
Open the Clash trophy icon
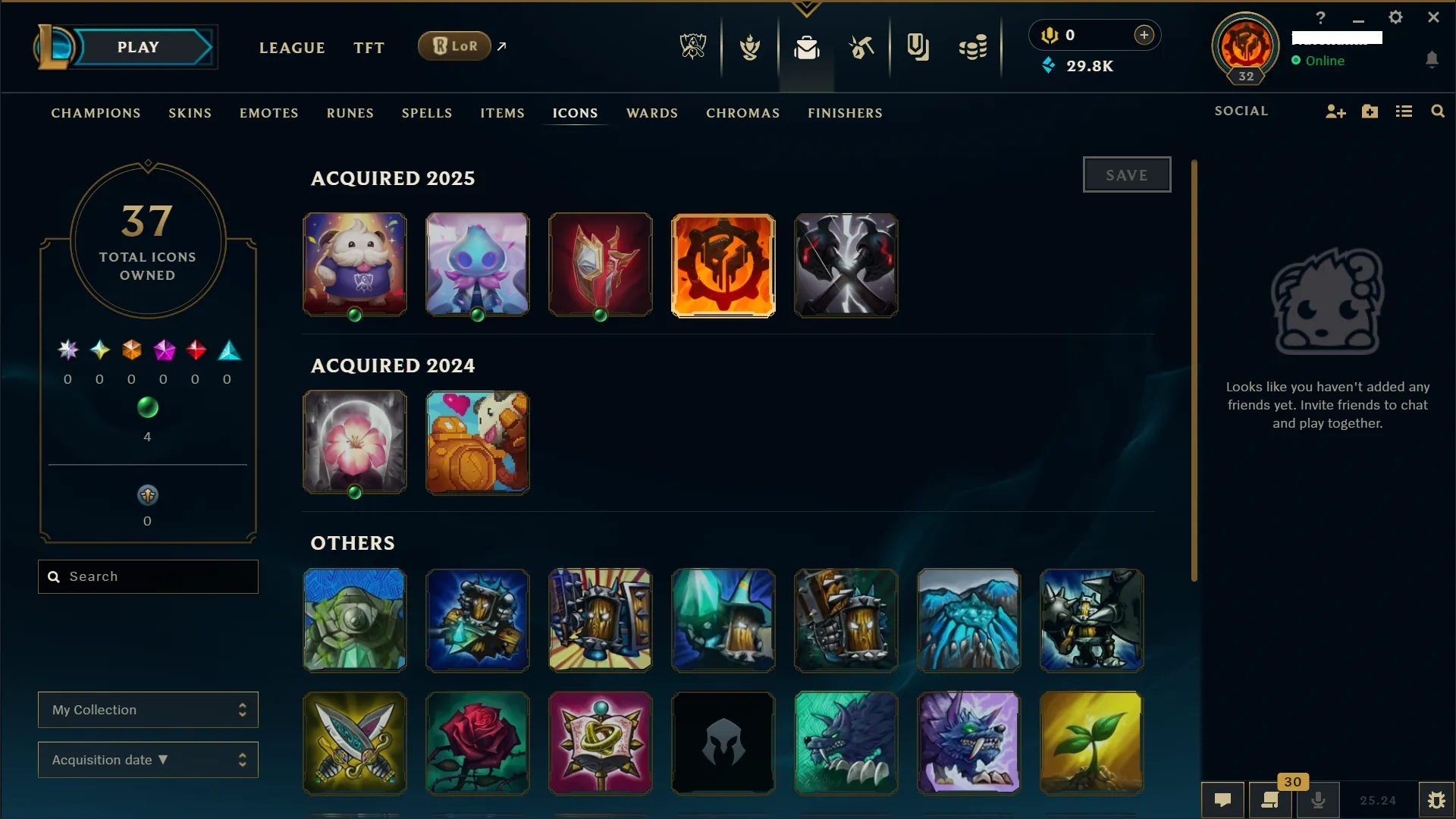coord(749,46)
